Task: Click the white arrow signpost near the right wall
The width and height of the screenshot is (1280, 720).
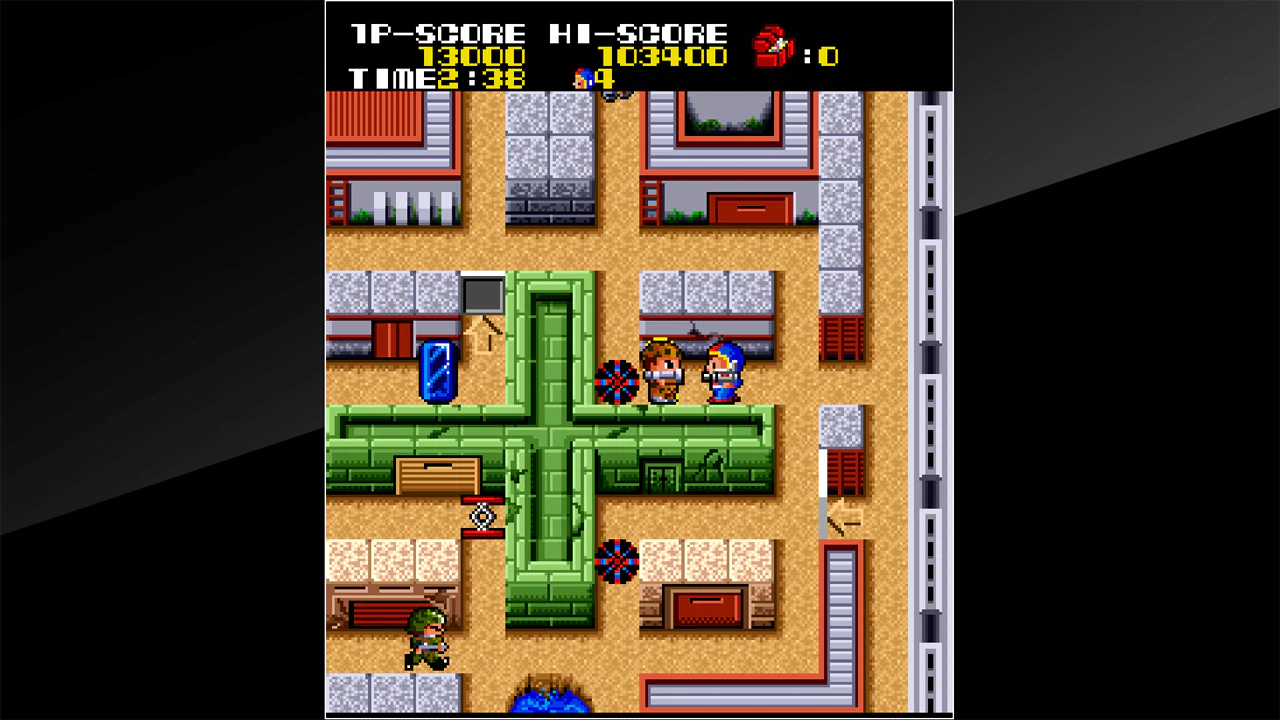Action: [x=844, y=515]
